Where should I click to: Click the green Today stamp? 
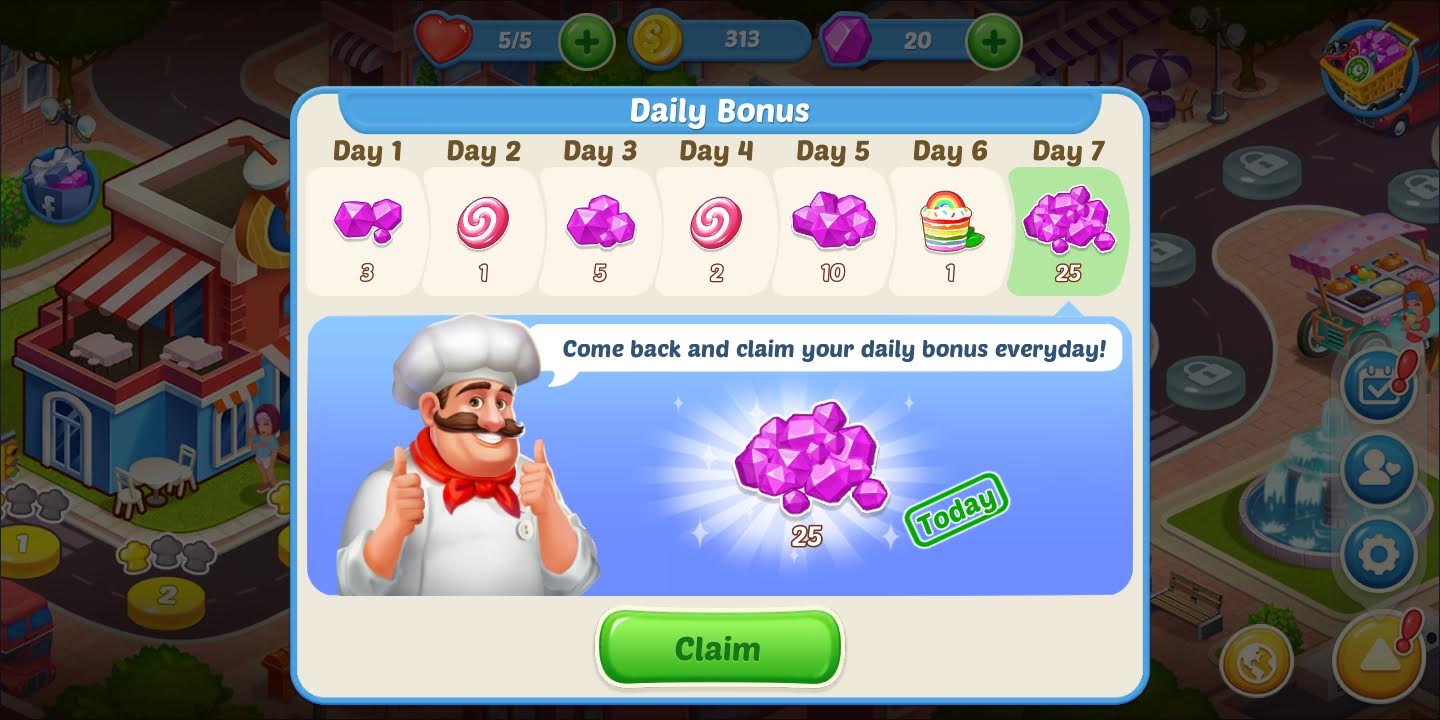click(956, 510)
